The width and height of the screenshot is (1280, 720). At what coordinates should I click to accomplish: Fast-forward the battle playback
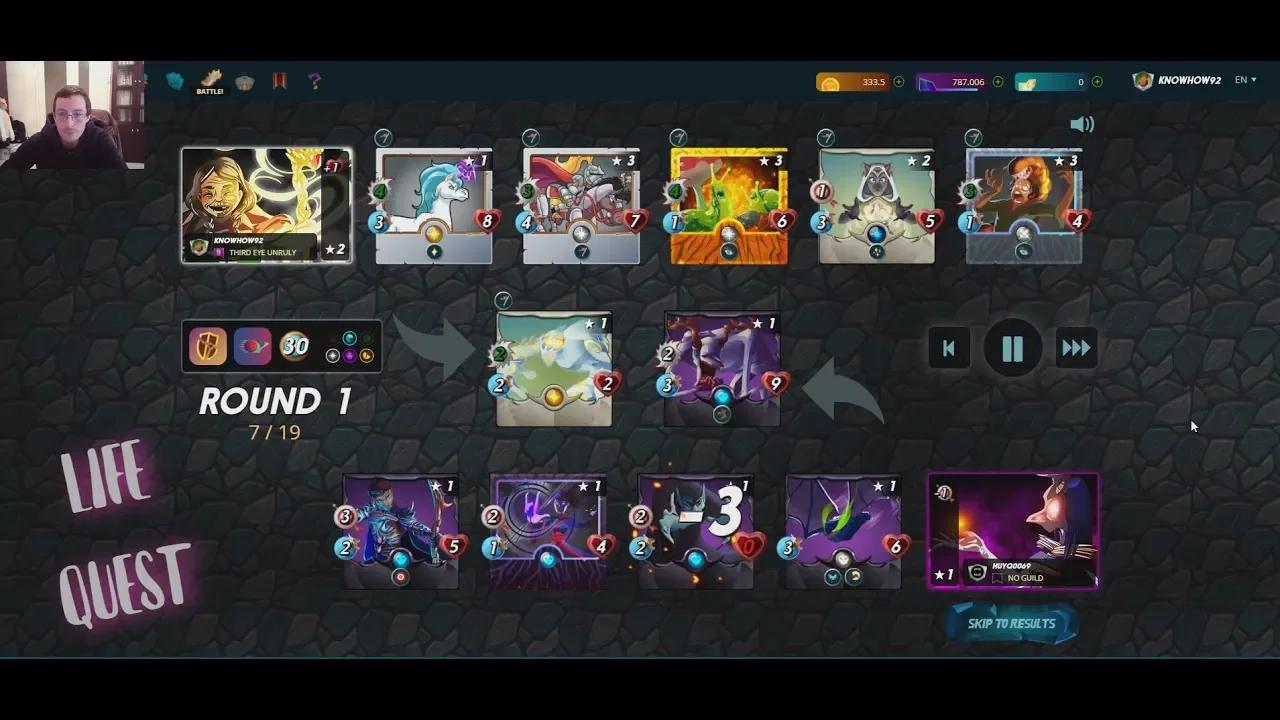(1076, 348)
